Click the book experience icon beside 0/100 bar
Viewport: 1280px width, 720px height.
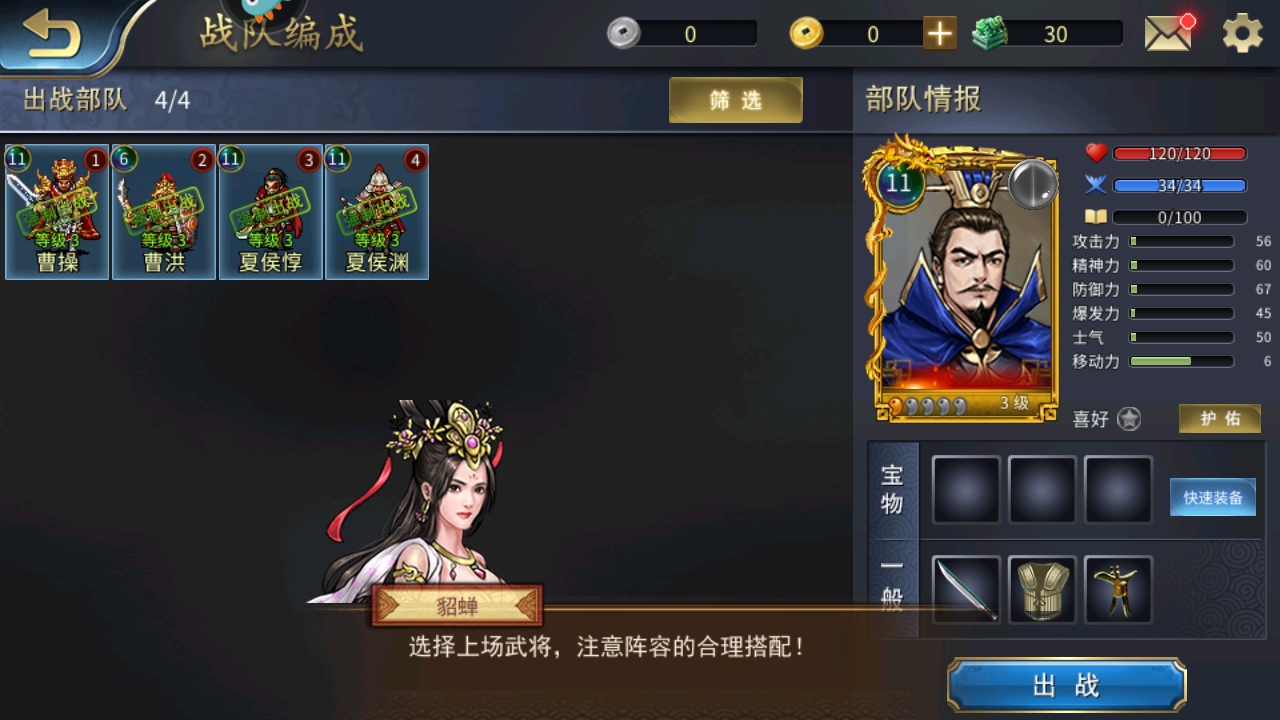(x=1096, y=216)
